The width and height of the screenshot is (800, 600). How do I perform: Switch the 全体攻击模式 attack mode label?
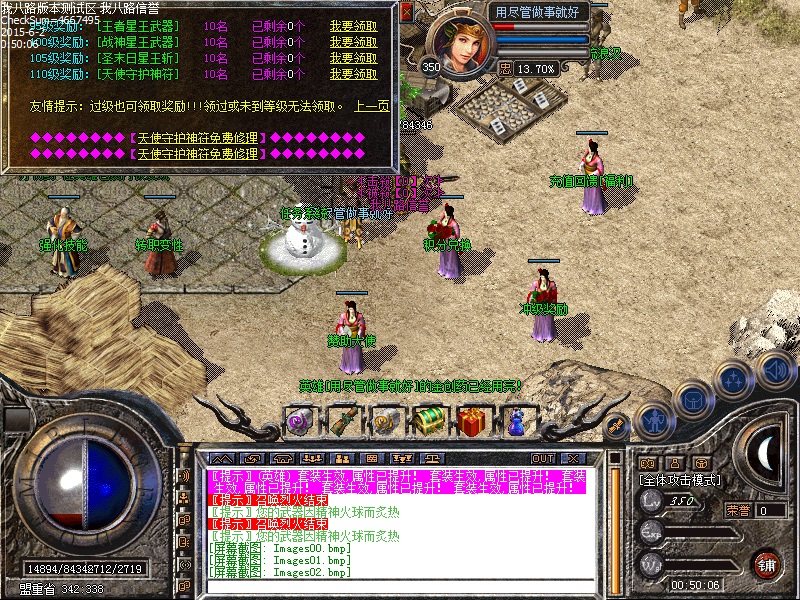coord(679,480)
